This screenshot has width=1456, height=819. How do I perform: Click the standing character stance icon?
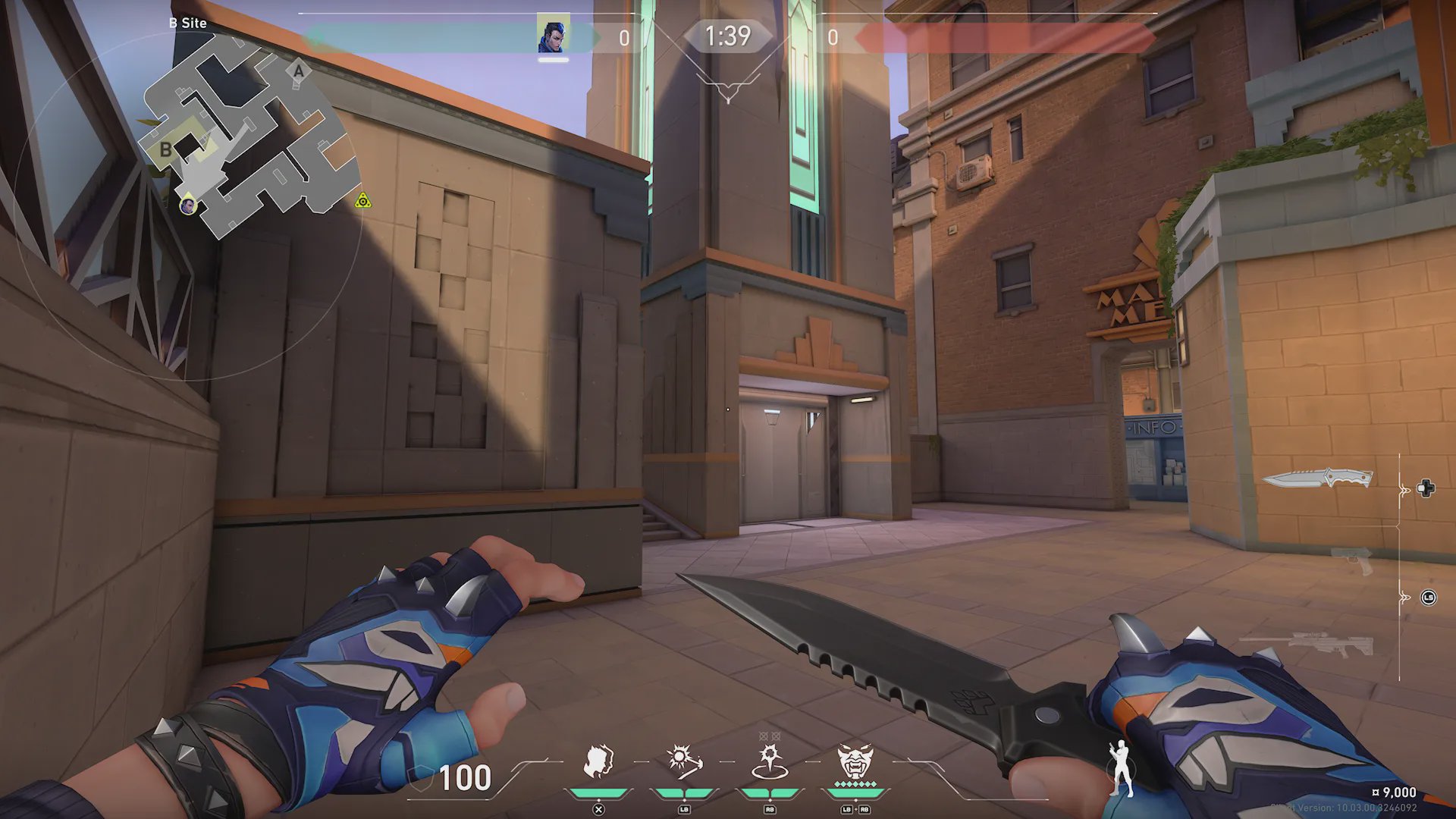click(x=1121, y=768)
